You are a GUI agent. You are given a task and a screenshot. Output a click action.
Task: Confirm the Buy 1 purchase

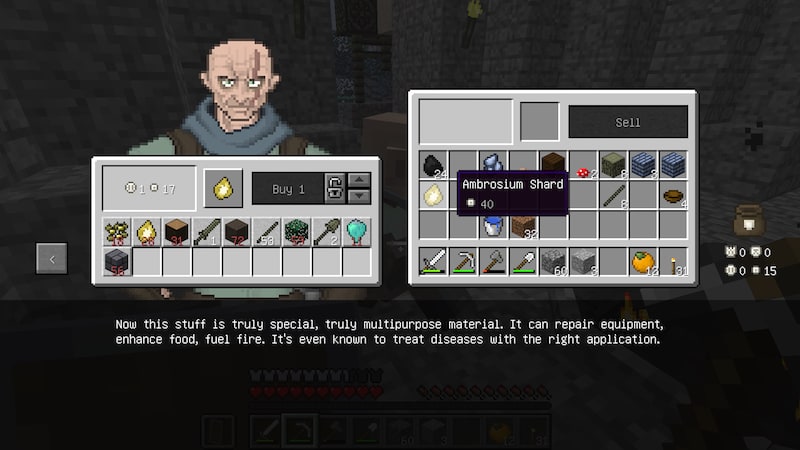(288, 188)
